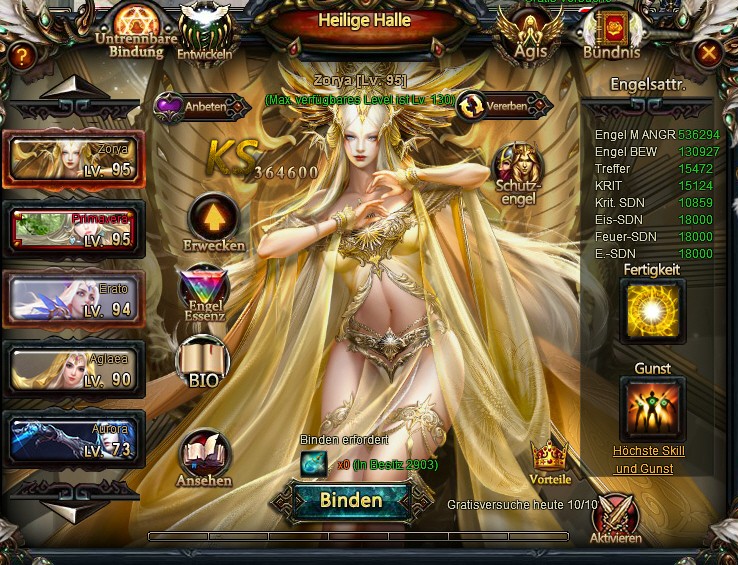Open the Entwickeln menu

[204, 30]
